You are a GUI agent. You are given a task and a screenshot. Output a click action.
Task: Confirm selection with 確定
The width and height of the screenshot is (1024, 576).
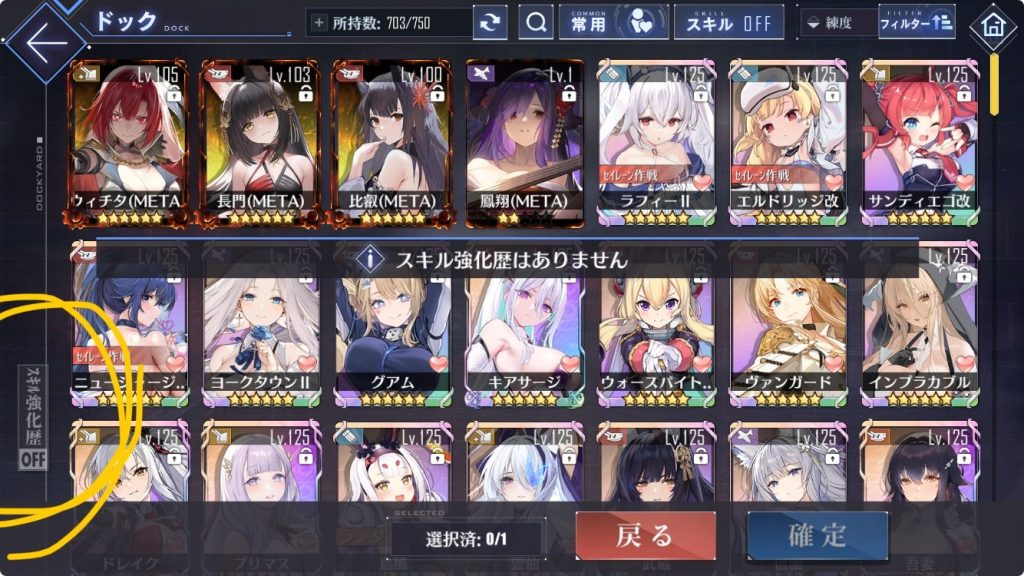coord(817,536)
